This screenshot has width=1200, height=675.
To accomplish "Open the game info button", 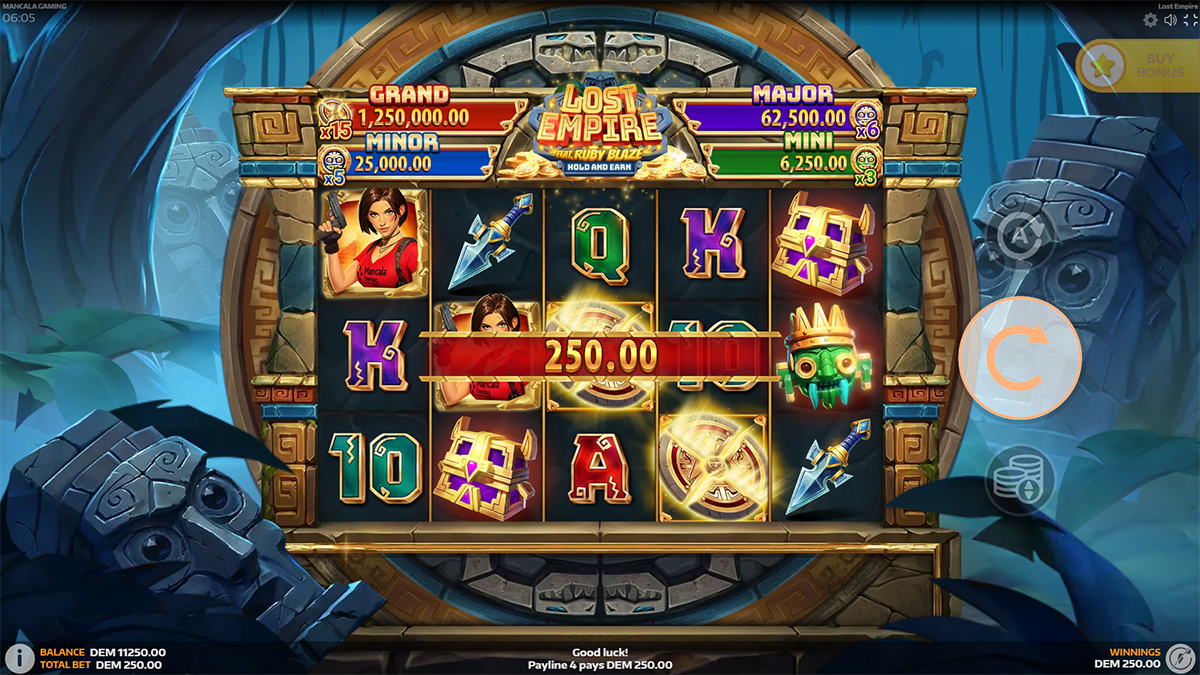I will [x=17, y=658].
